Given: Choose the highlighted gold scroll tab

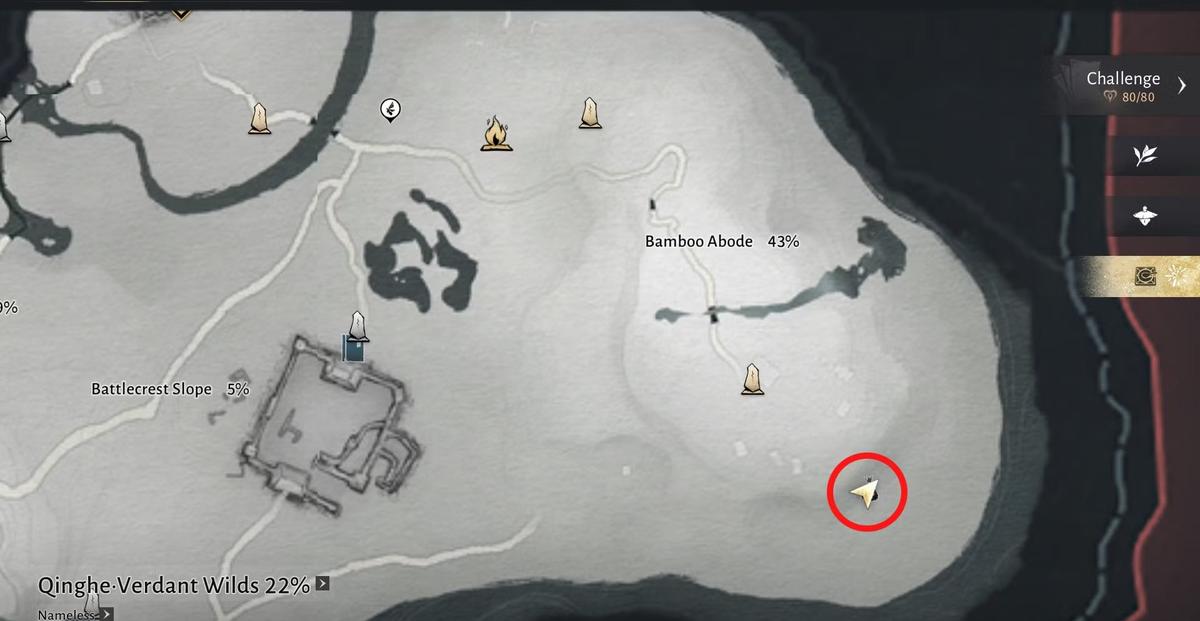Looking at the screenshot, I should pyautogui.click(x=1145, y=278).
